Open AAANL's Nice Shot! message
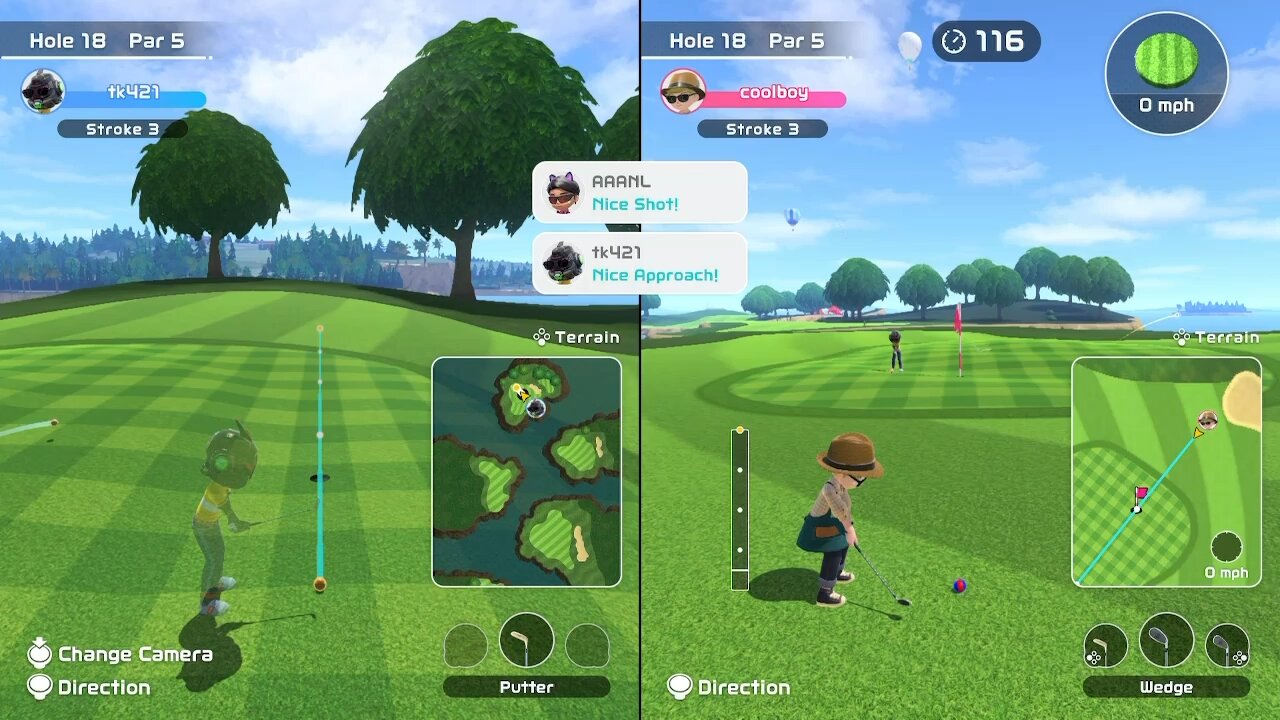The width and height of the screenshot is (1280, 720). (x=640, y=192)
